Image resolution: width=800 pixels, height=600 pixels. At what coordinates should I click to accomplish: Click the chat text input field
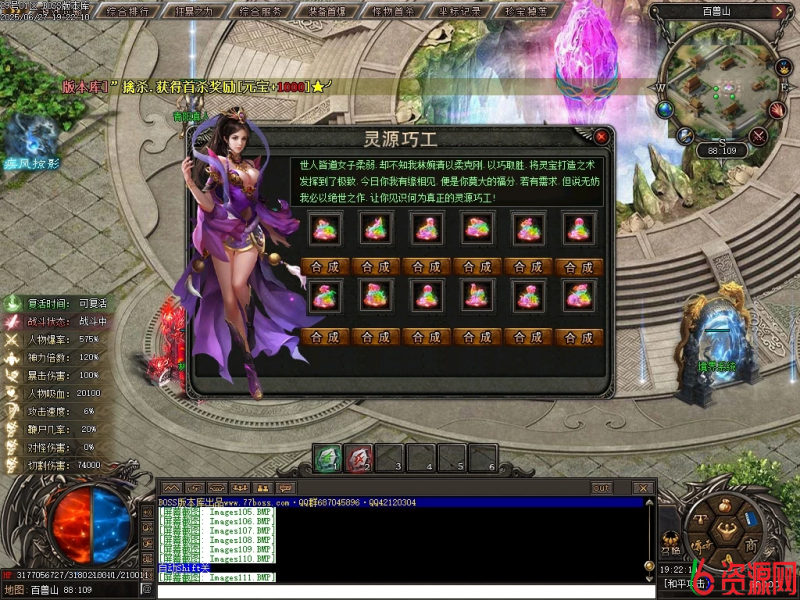(400, 591)
